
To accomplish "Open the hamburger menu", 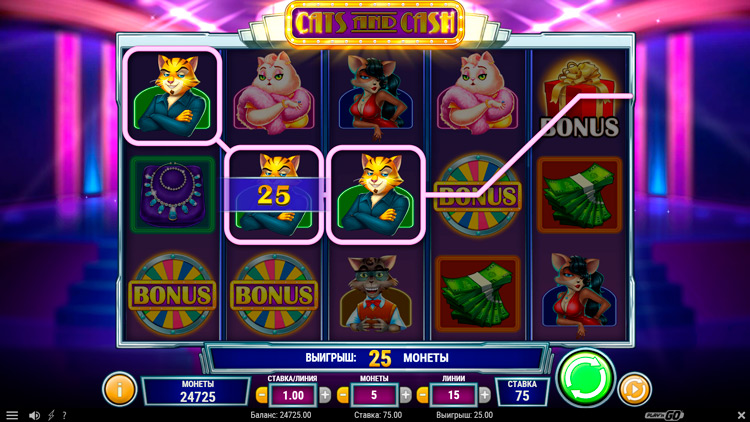I will coord(12,415).
